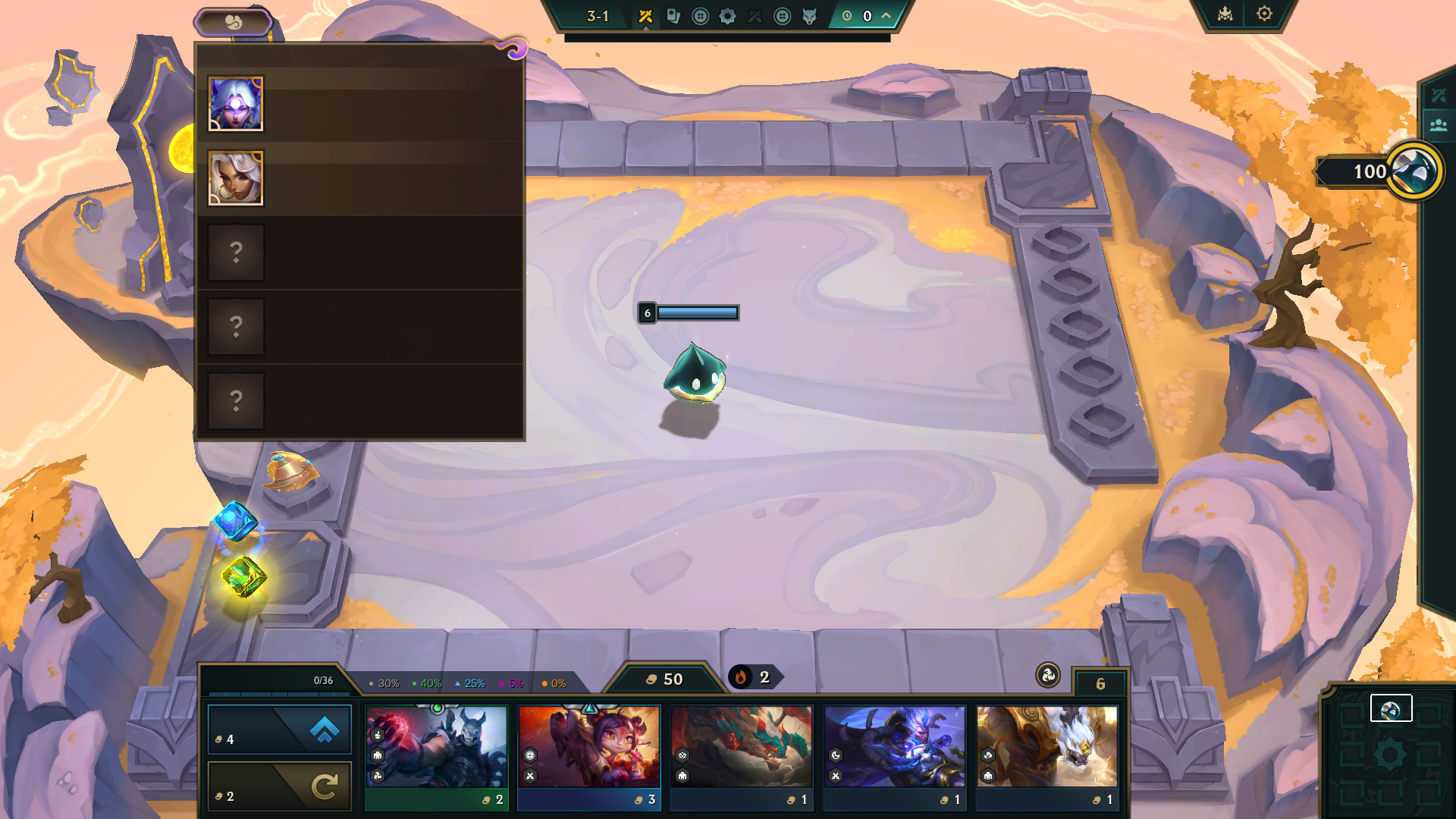Open the team planner icon top-left

(x=235, y=22)
